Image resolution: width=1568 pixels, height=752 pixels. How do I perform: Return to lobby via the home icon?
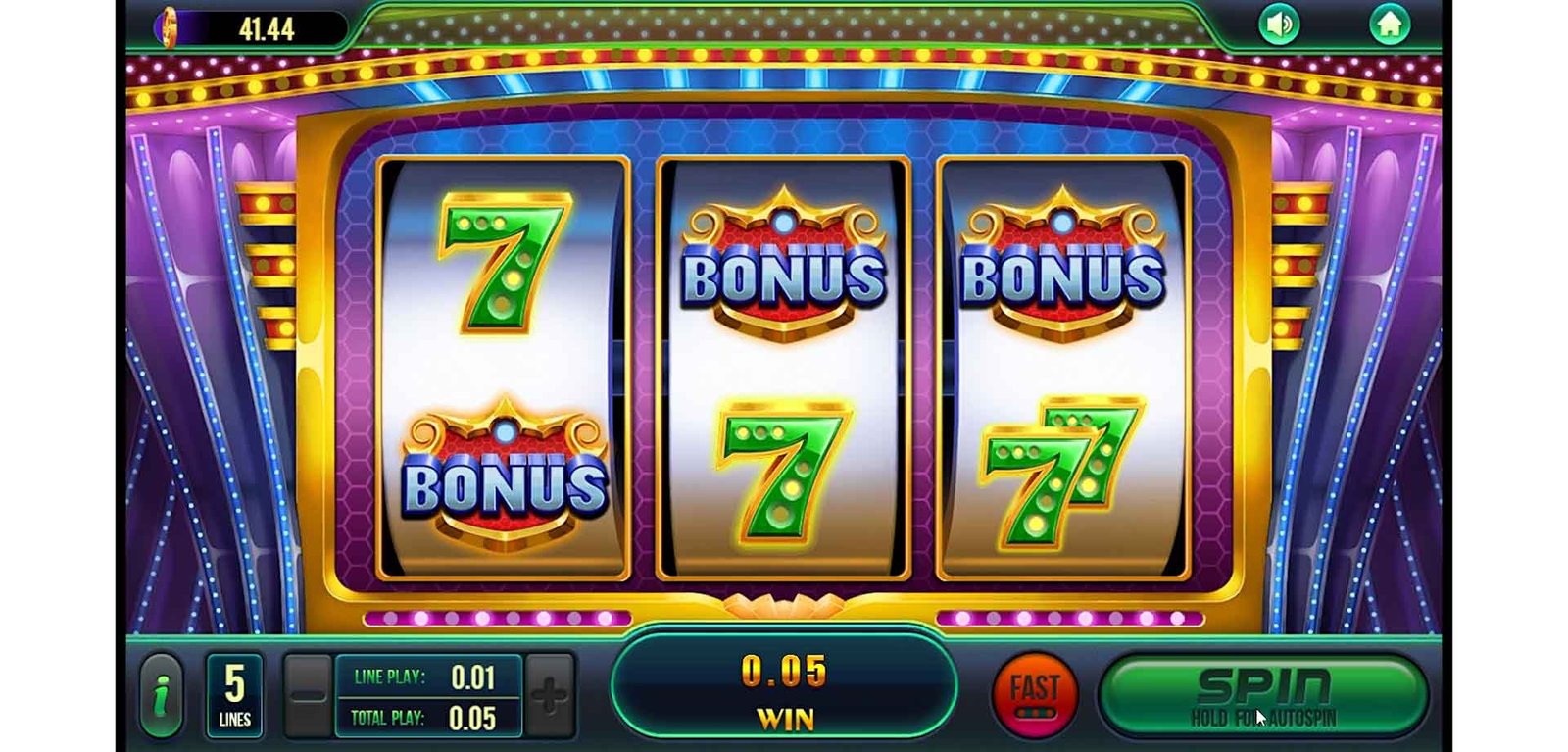1389,25
